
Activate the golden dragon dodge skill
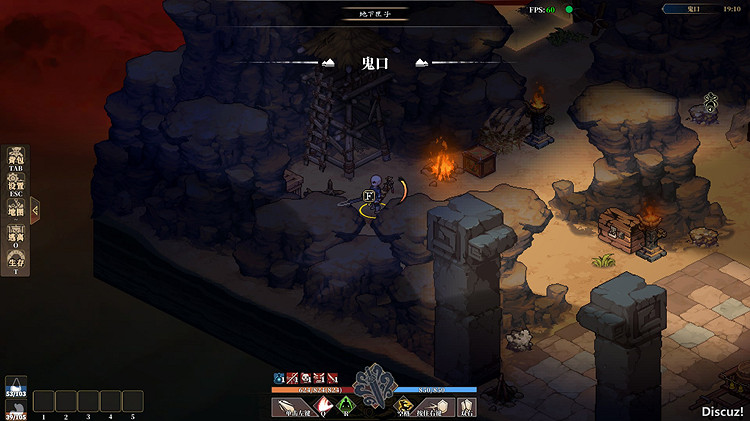click(x=404, y=406)
